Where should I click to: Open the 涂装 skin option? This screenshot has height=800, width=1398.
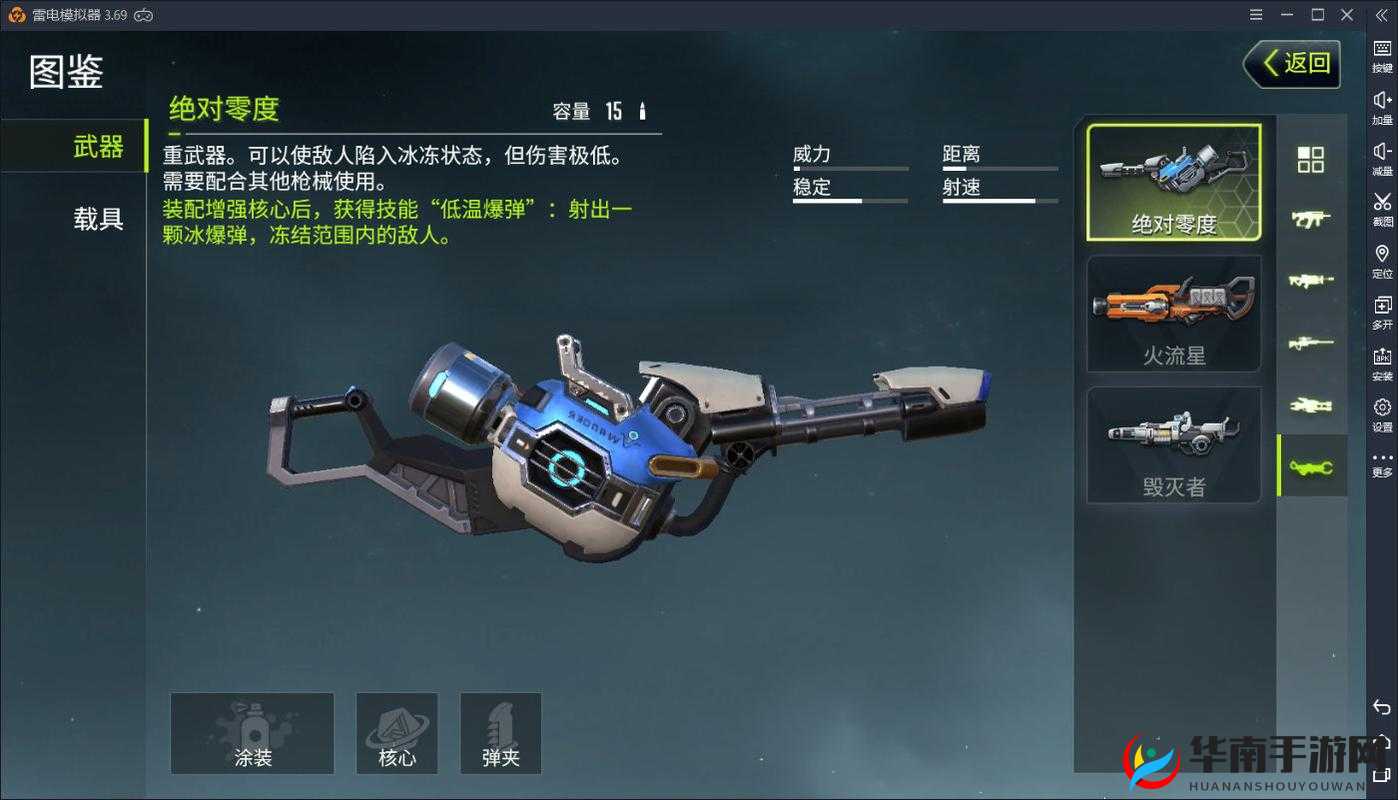click(x=252, y=733)
